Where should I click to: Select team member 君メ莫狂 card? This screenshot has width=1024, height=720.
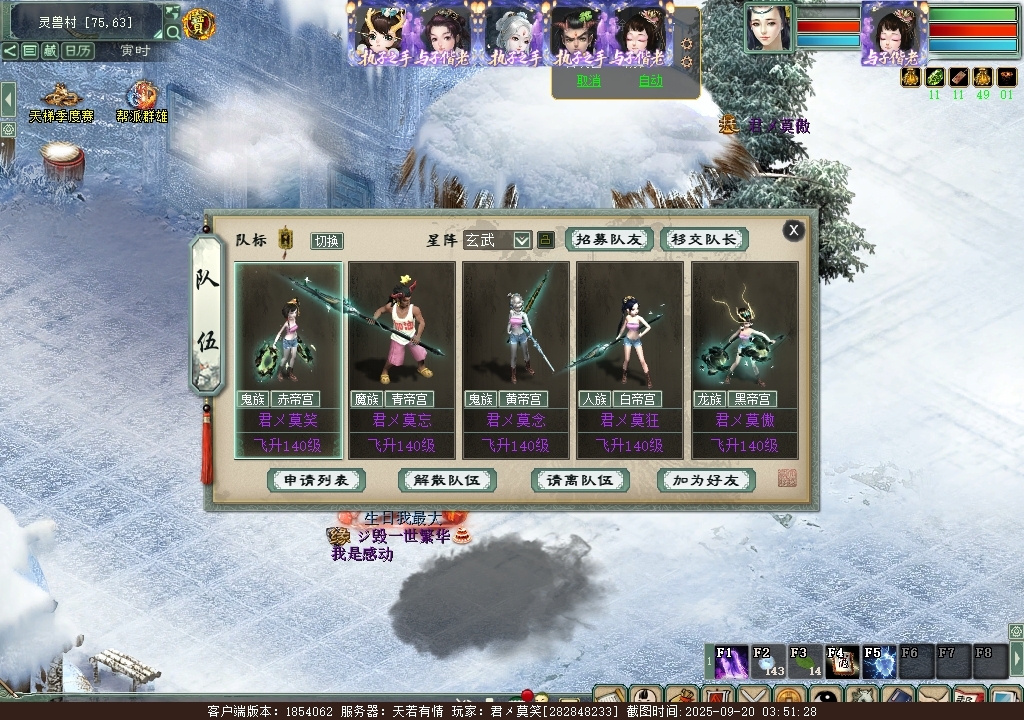pyautogui.click(x=630, y=360)
